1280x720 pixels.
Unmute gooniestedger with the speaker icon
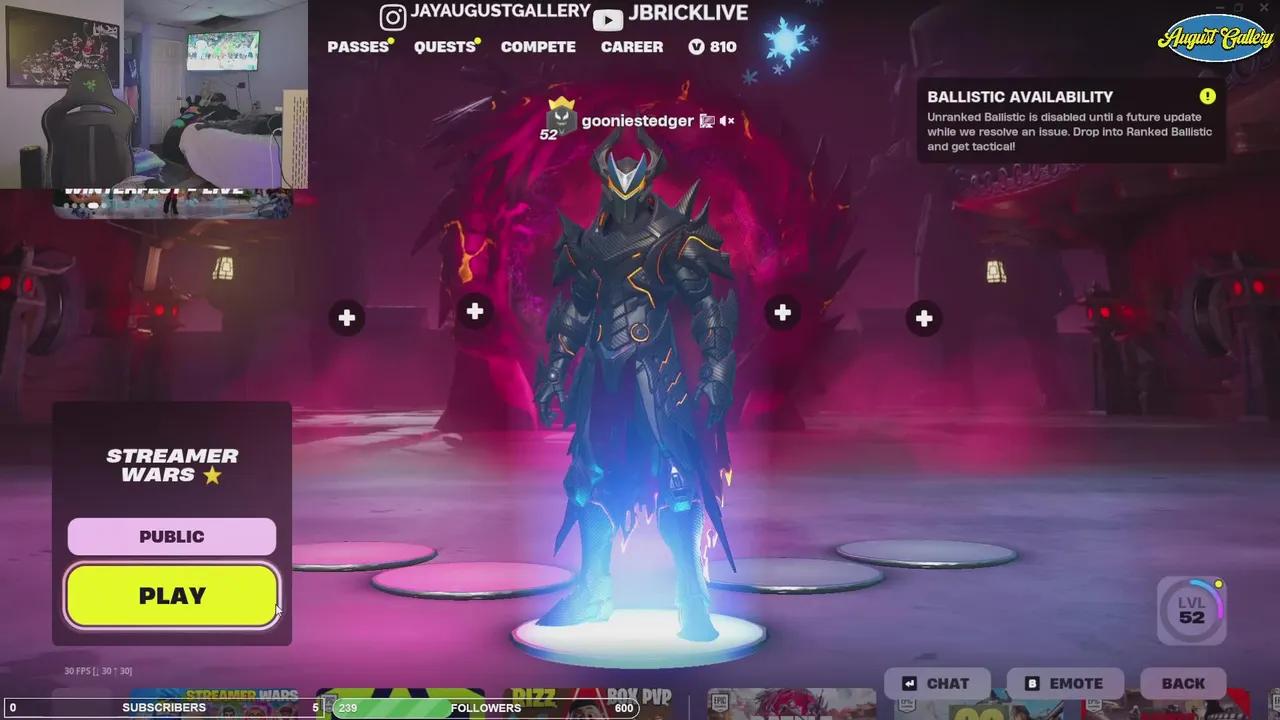tap(726, 120)
